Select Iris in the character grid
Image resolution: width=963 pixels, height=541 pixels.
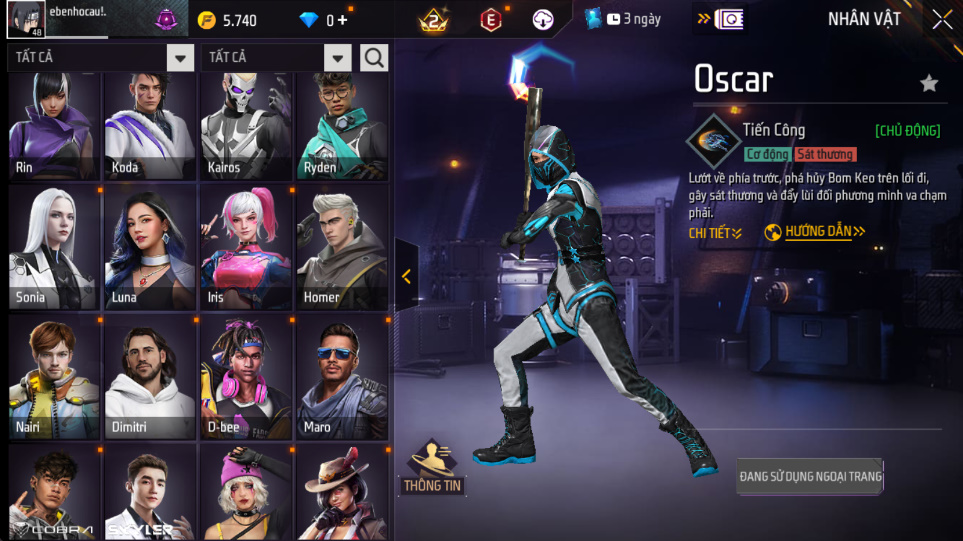pyautogui.click(x=245, y=247)
